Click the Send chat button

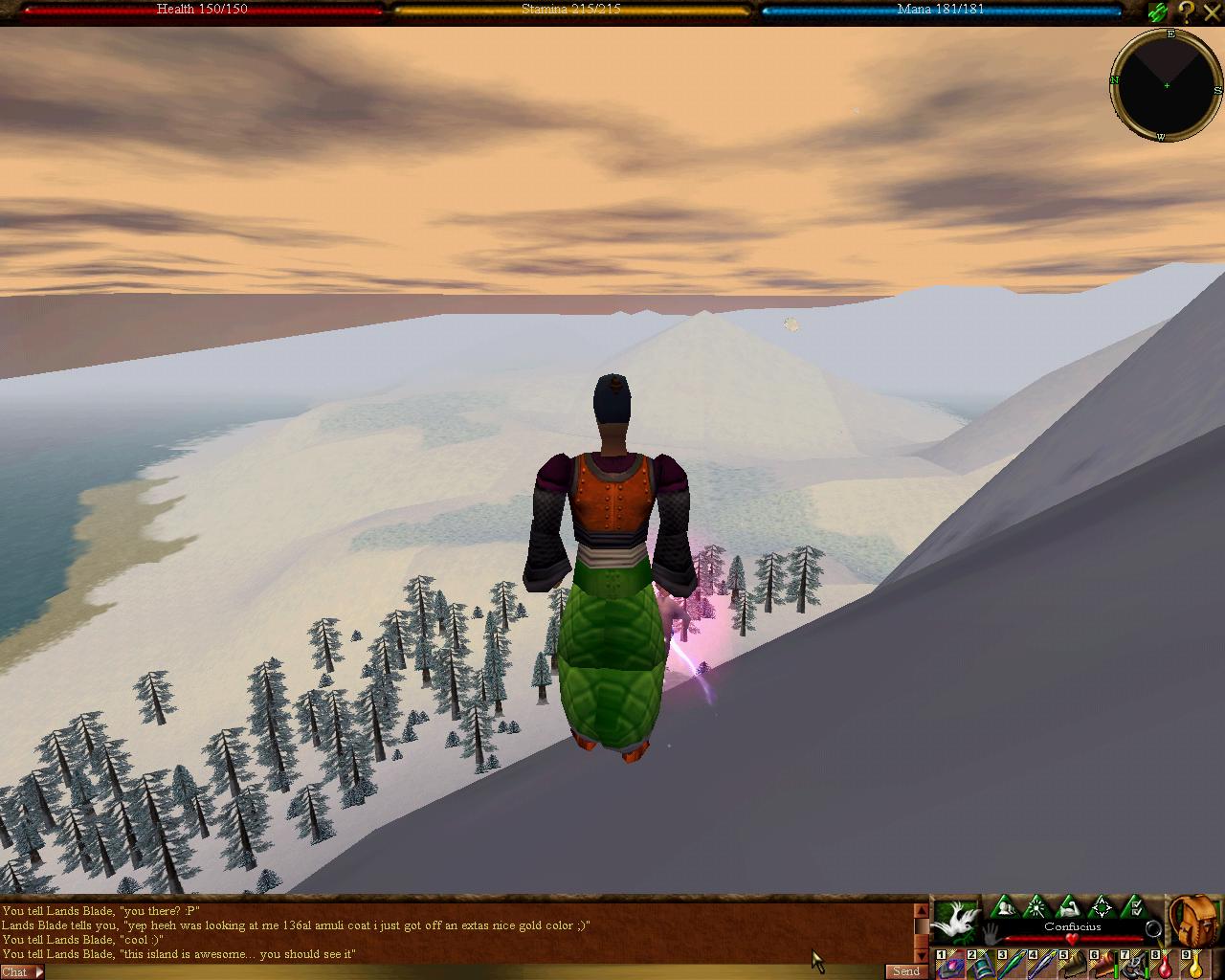pos(905,971)
